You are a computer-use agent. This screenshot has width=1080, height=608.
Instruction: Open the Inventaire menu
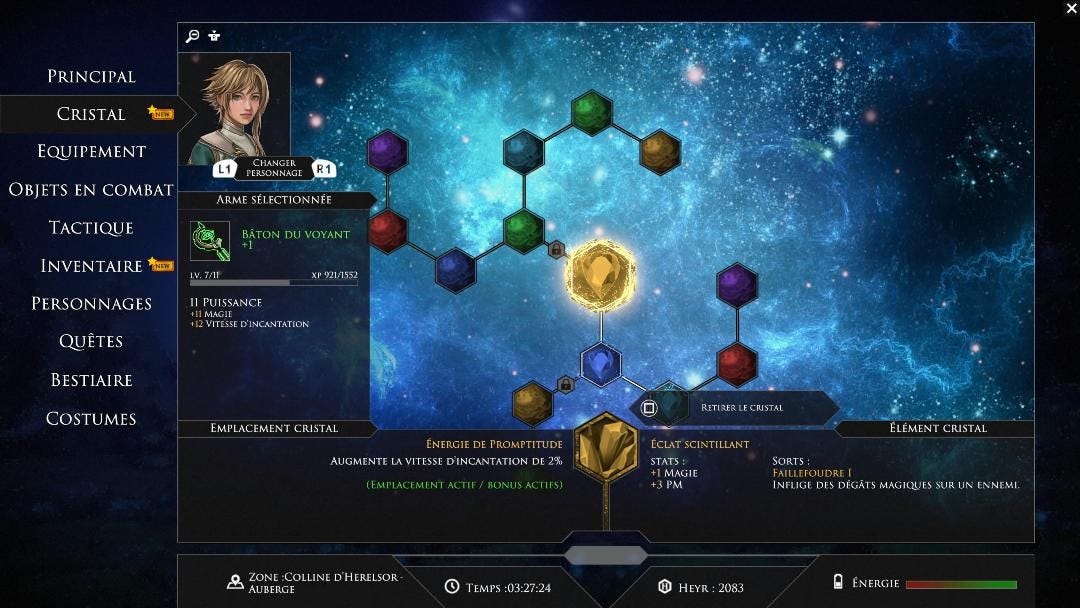pos(91,265)
